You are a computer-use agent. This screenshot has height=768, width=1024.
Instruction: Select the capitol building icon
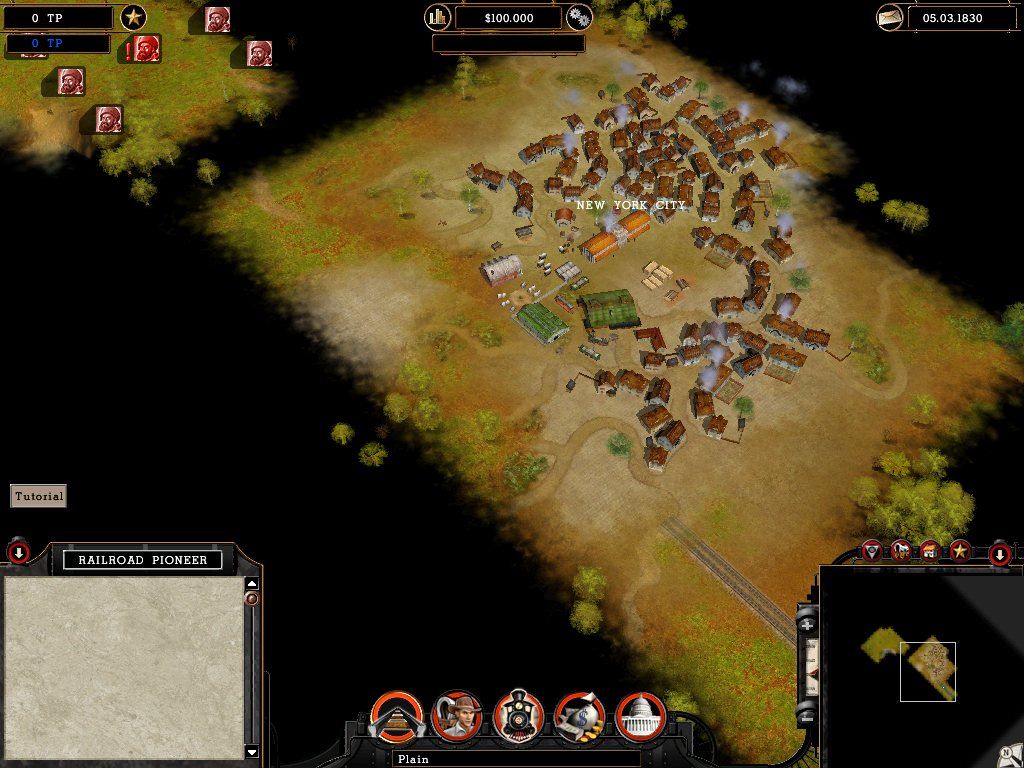click(x=641, y=715)
